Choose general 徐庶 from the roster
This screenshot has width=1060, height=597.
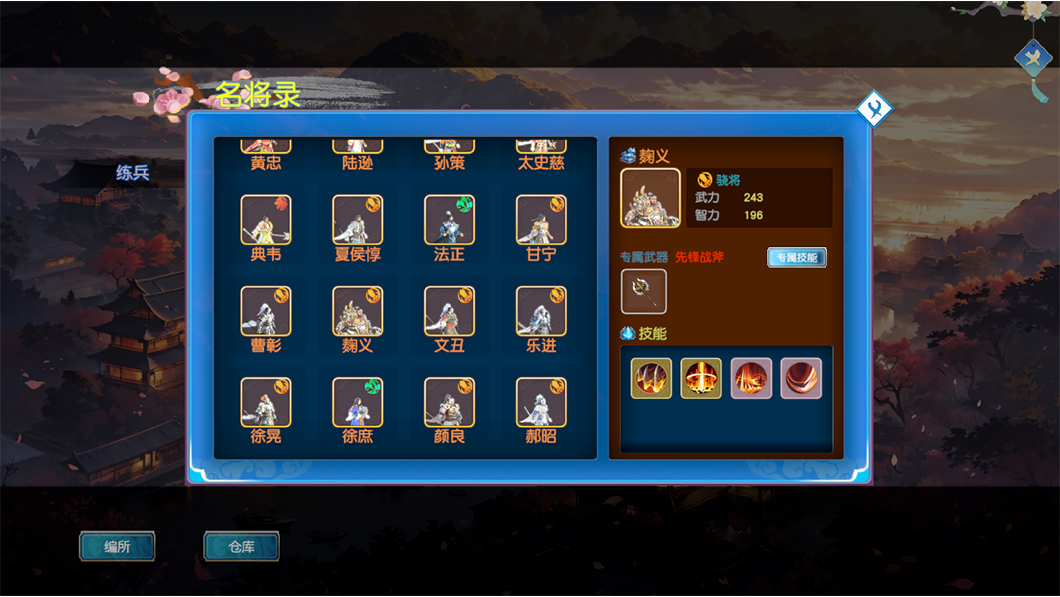pyautogui.click(x=358, y=402)
